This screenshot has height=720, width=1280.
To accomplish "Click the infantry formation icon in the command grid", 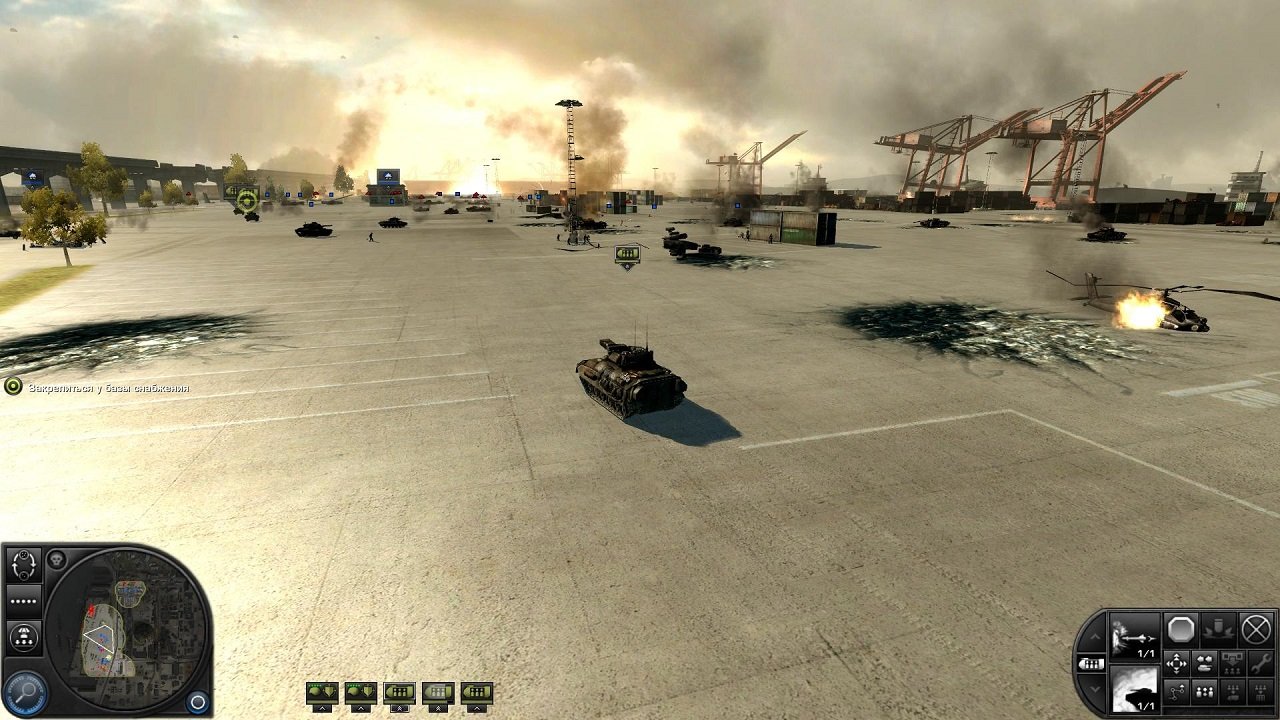I will (1203, 691).
